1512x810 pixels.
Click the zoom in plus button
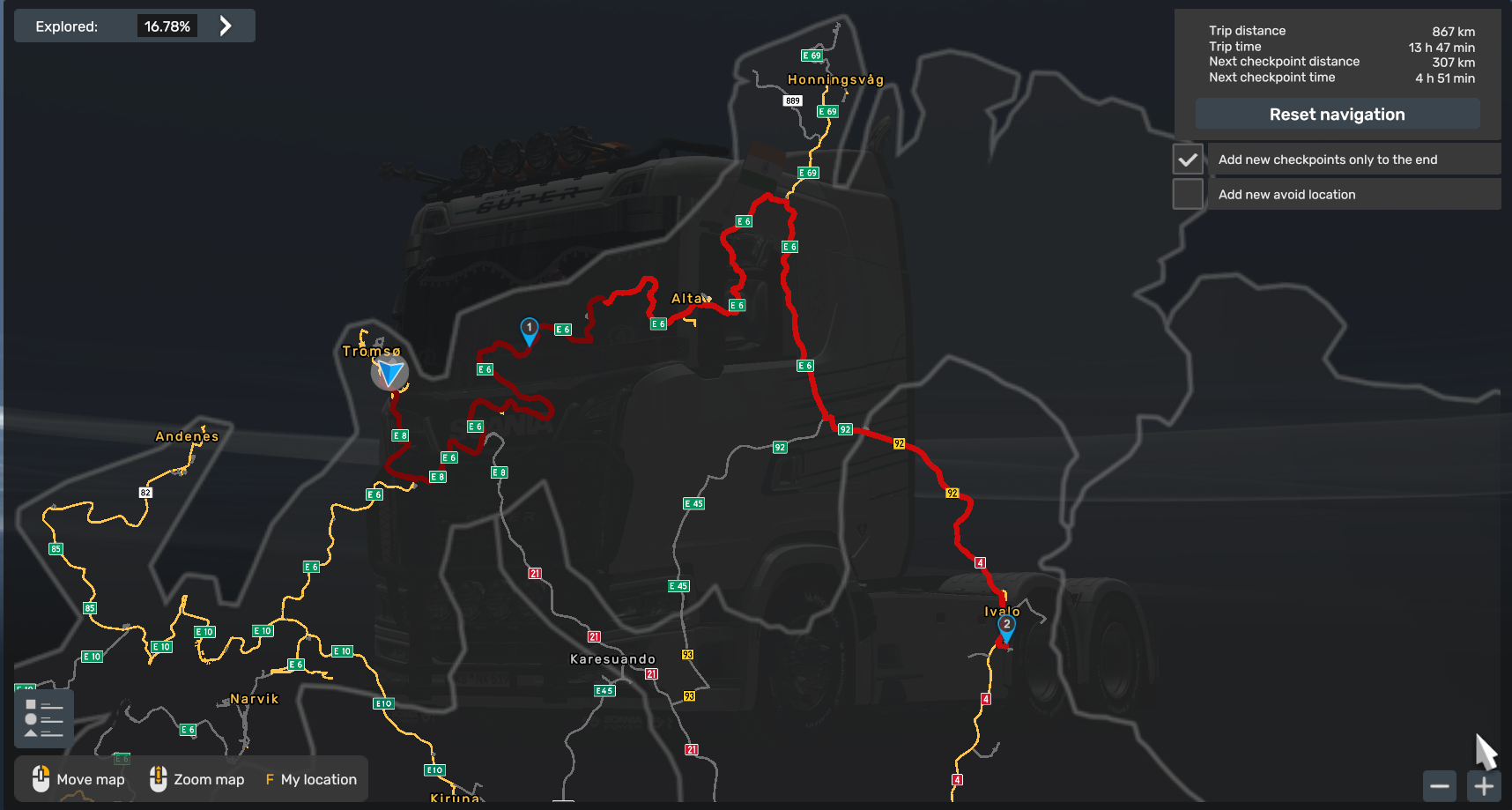[x=1483, y=785]
